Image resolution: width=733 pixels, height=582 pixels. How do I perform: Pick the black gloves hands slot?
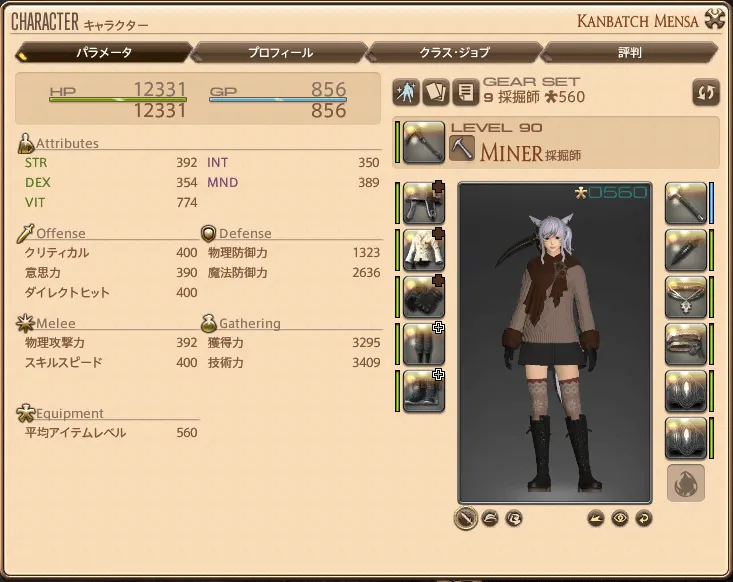424,297
